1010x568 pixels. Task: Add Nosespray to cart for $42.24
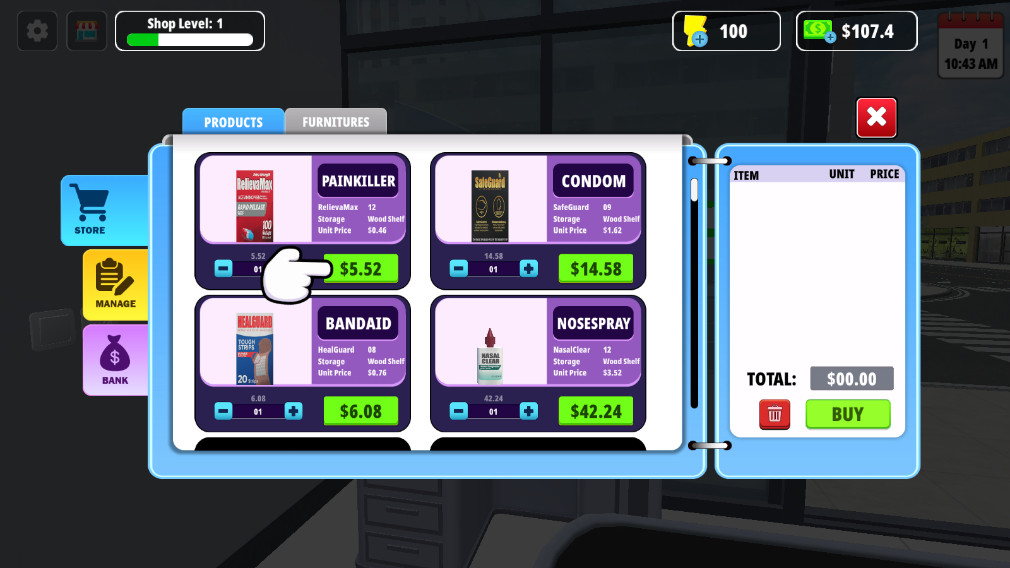[x=596, y=411]
